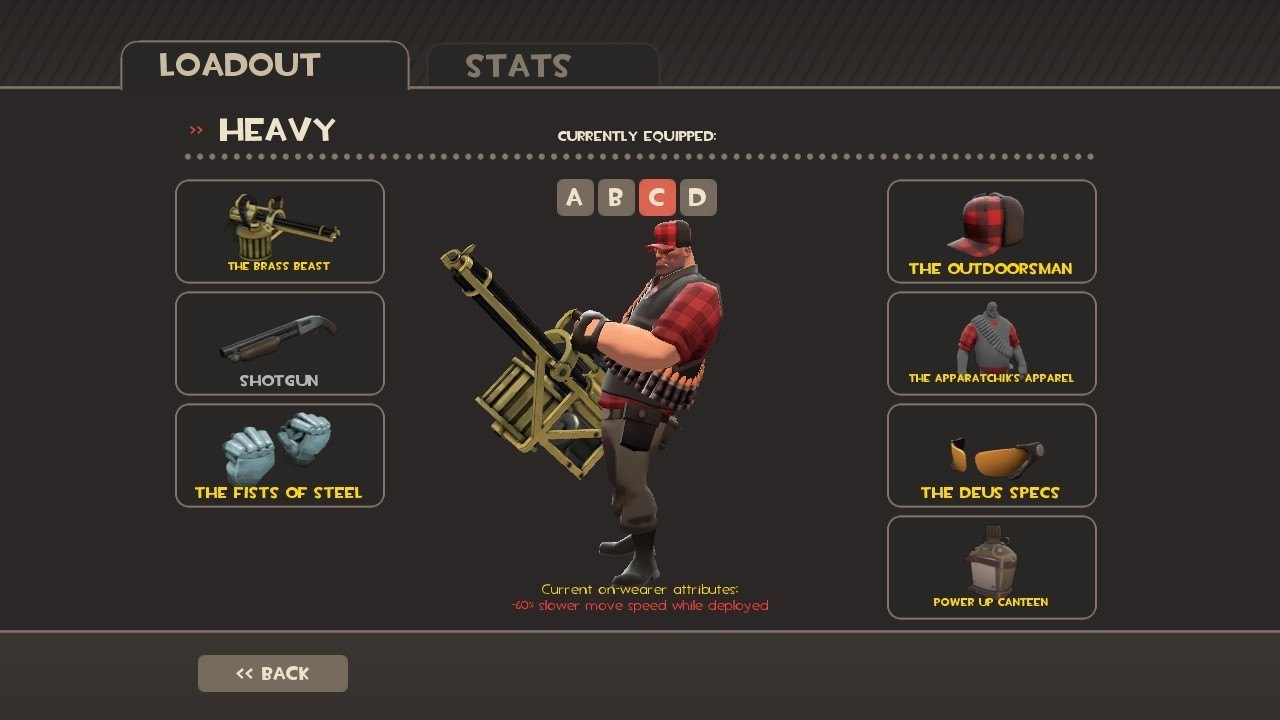
Task: Open The Outdoorsman hat slot
Action: [991, 231]
